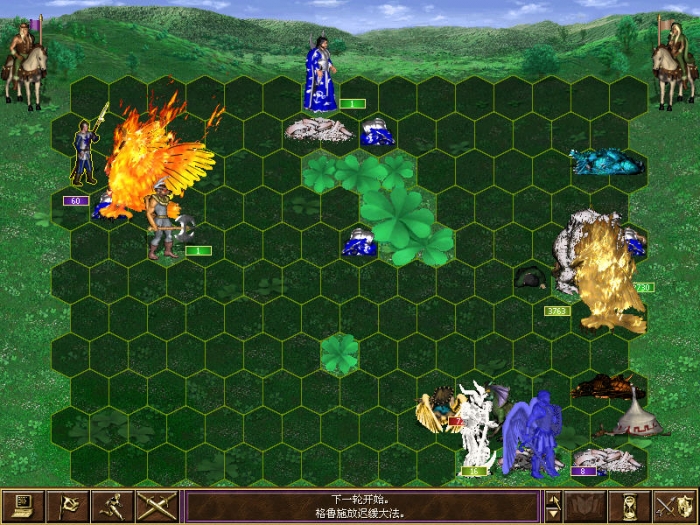Image resolution: width=700 pixels, height=525 pixels.
Task: Open the spellbook to cast a spell
Action: click(x=587, y=506)
